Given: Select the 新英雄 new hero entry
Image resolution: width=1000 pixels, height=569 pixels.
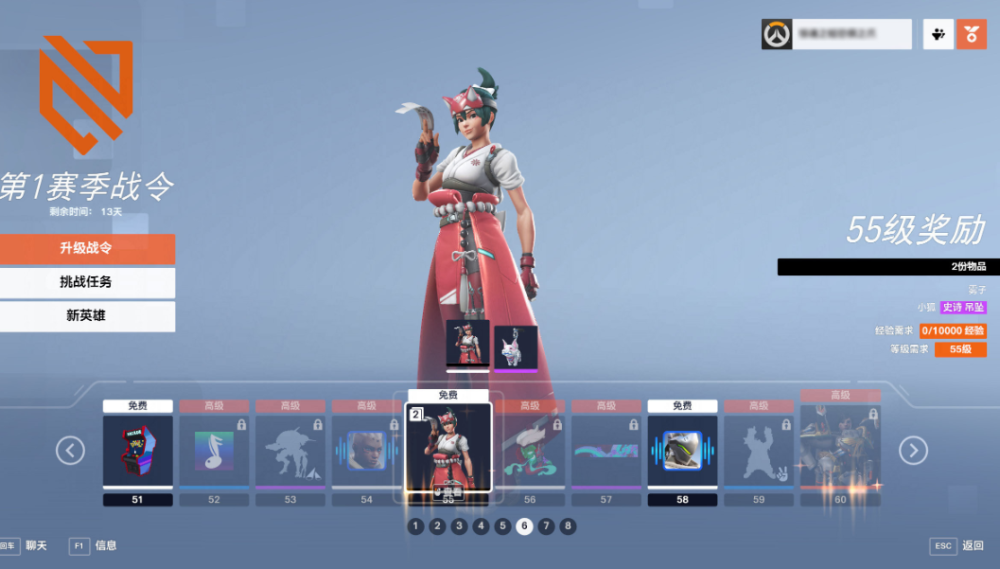Looking at the screenshot, I should tap(87, 316).
